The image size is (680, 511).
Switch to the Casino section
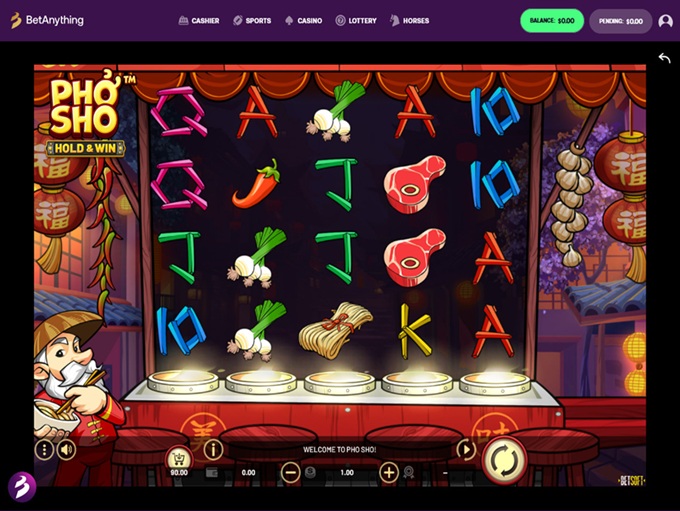tap(304, 20)
